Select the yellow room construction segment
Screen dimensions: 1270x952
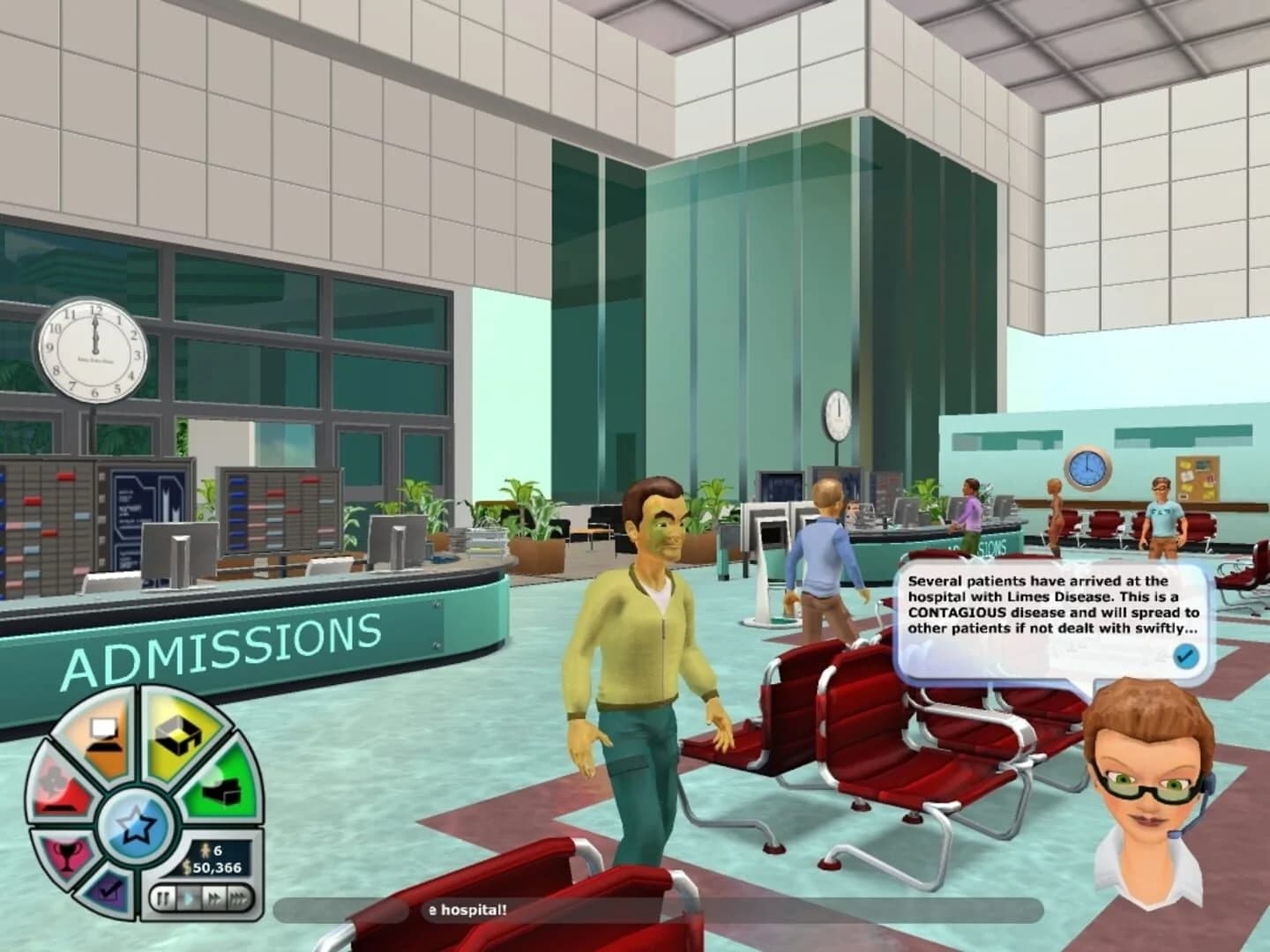click(x=176, y=735)
